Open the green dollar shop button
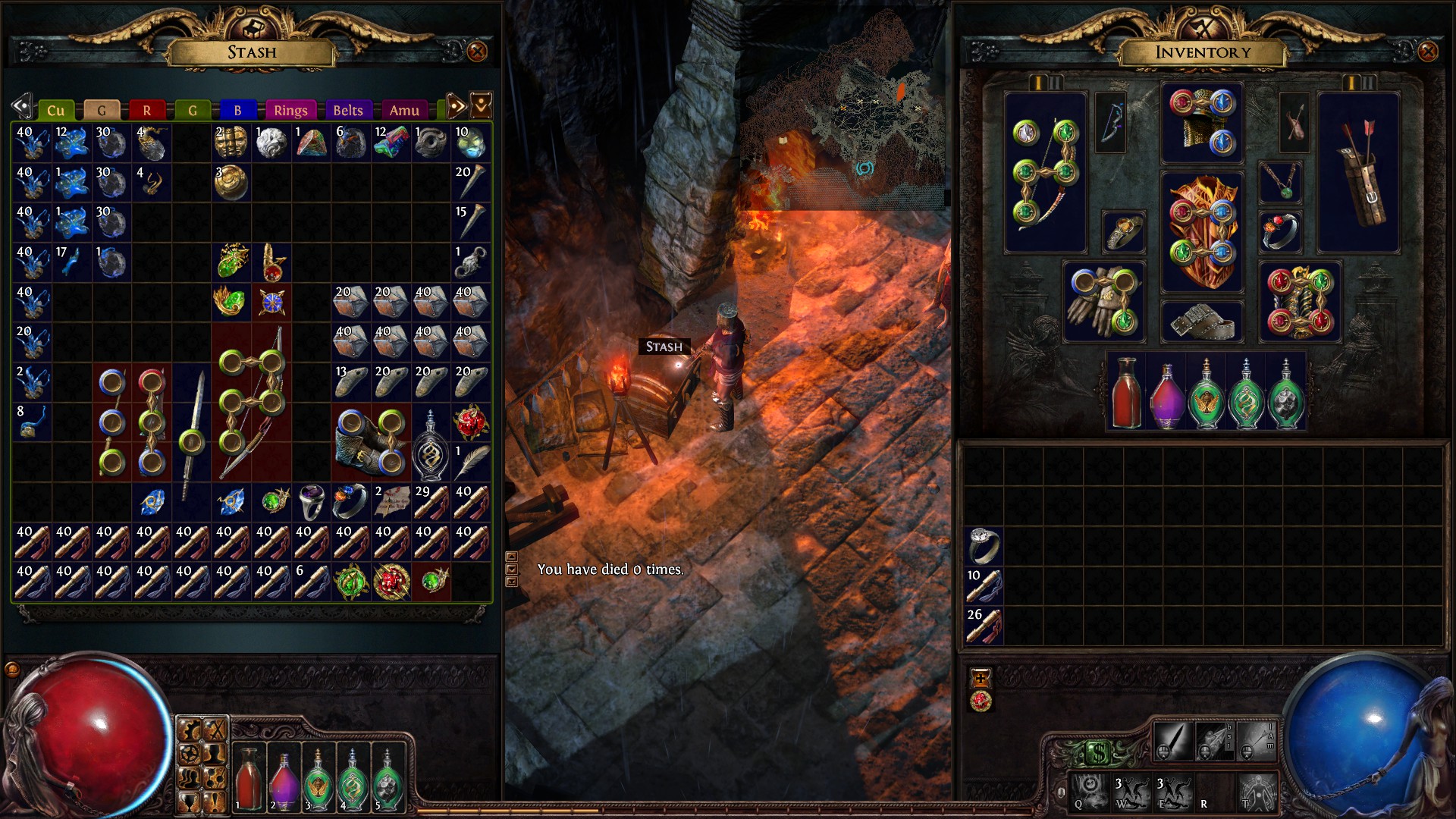This screenshot has width=1456, height=819. (1098, 753)
